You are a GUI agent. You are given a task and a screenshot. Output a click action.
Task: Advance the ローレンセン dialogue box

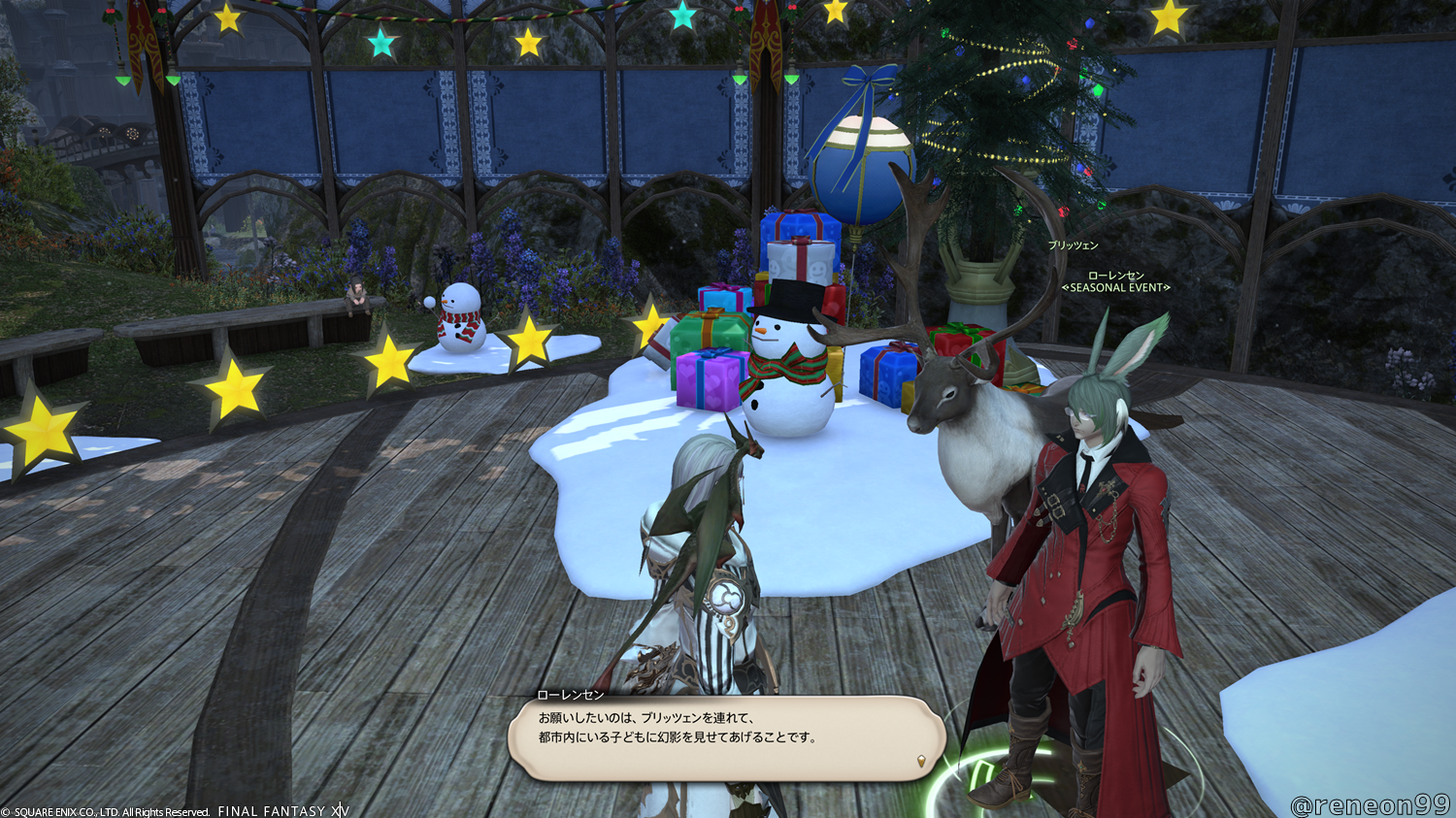[x=726, y=737]
